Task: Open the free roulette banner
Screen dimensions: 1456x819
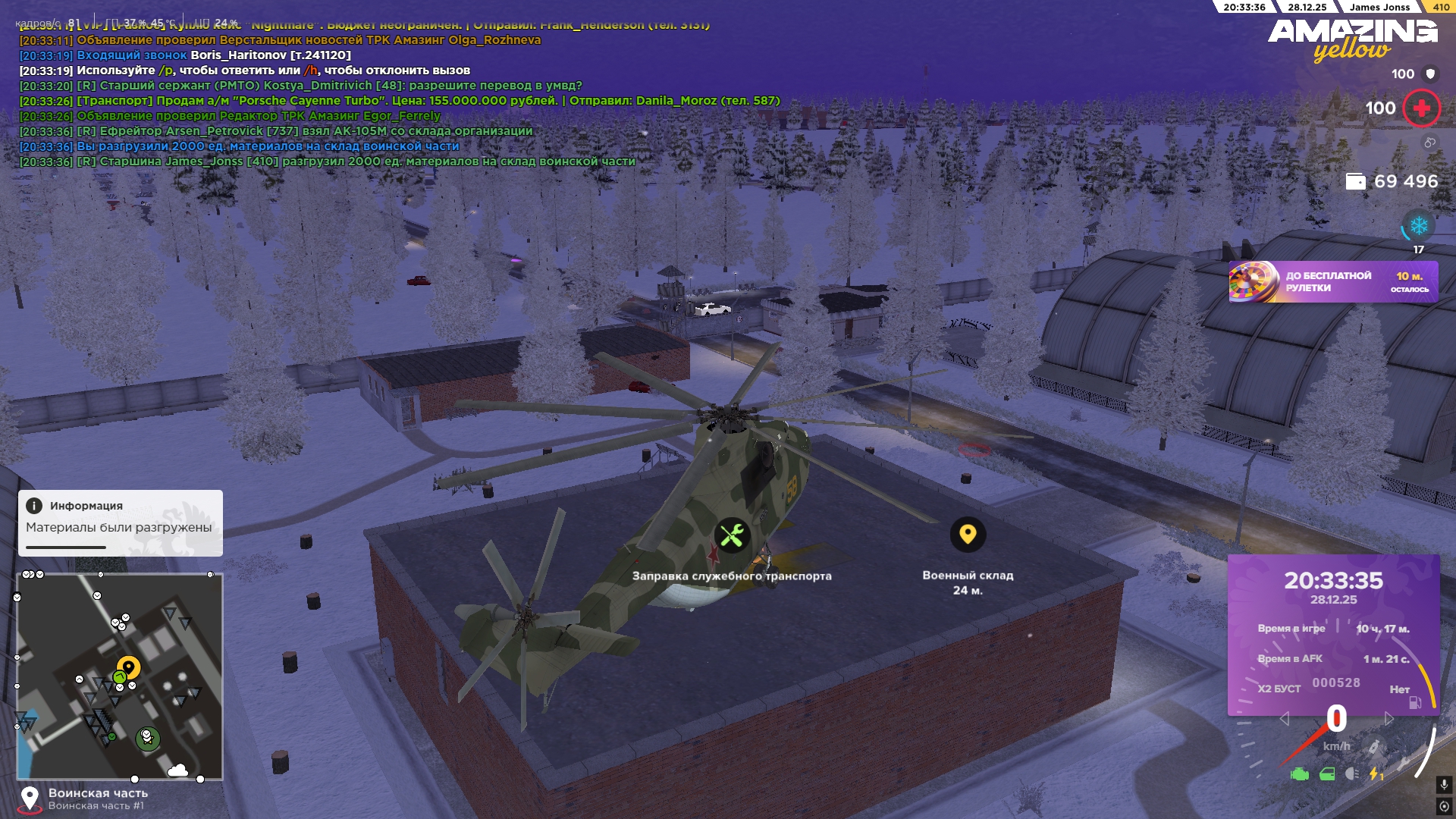Action: coord(1332,282)
